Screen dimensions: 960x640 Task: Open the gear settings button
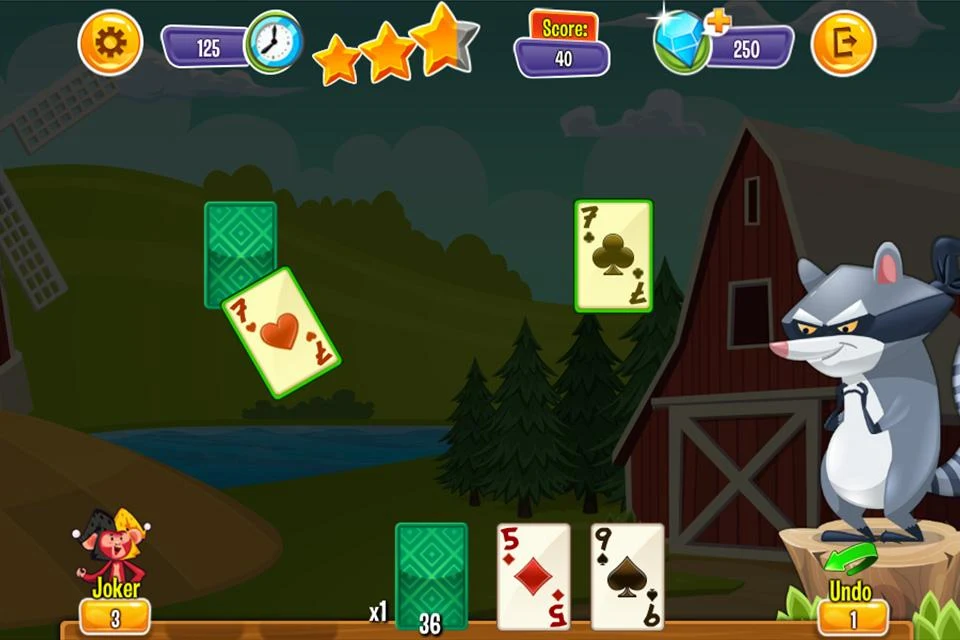110,43
